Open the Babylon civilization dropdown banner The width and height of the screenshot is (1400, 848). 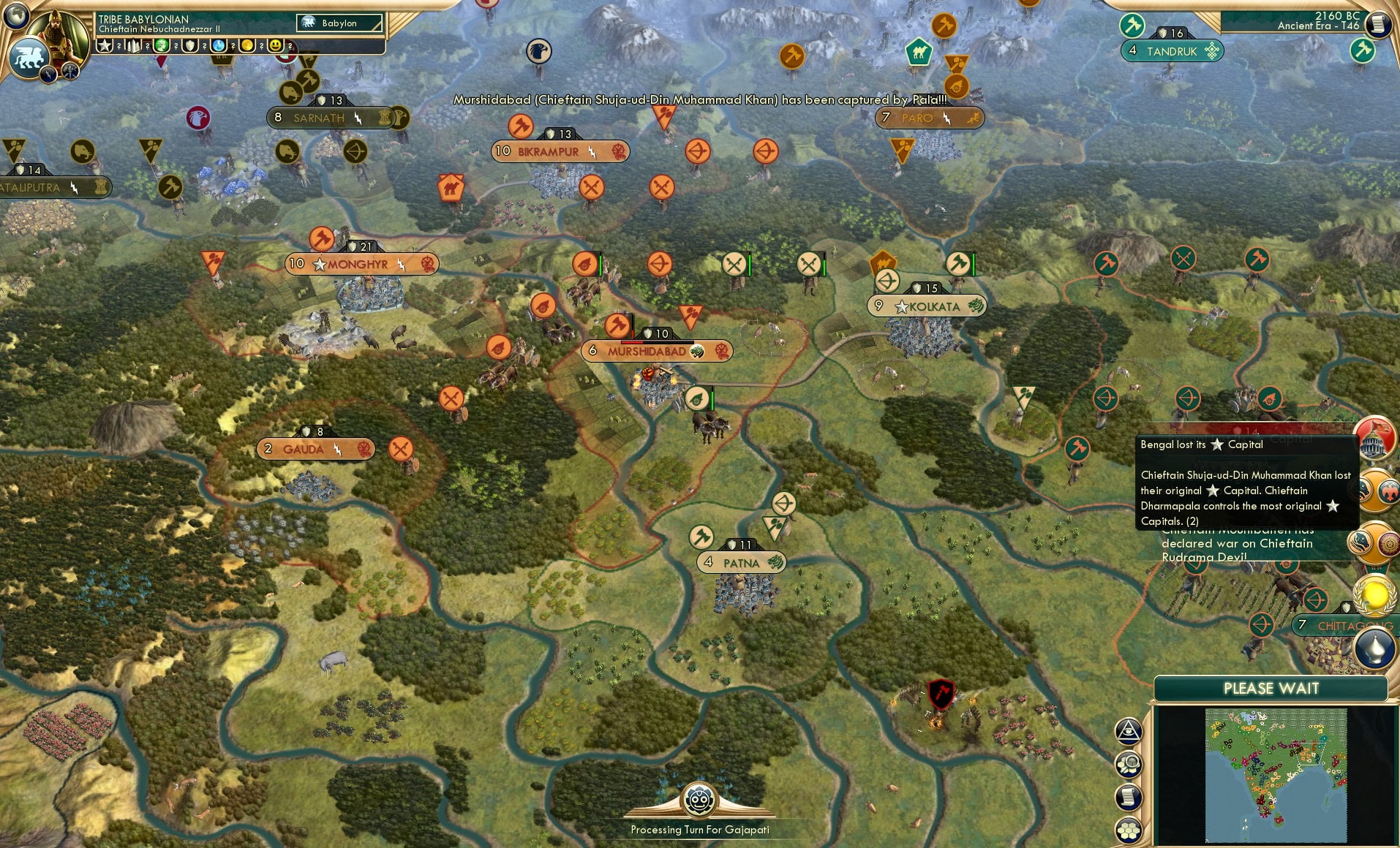(x=338, y=23)
